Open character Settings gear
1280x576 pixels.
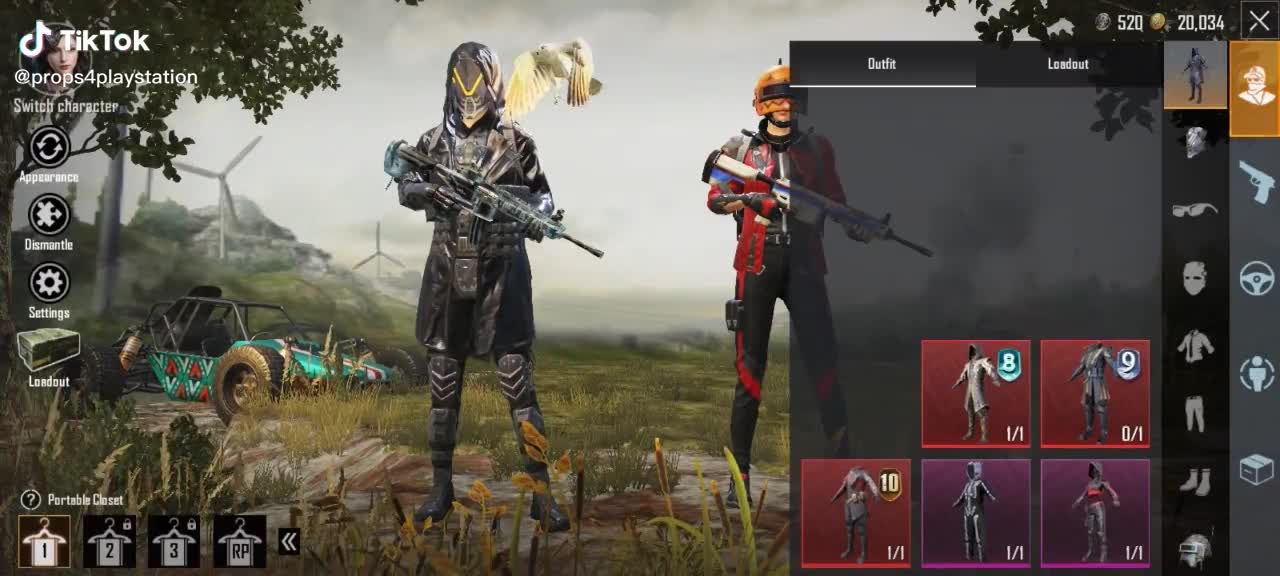point(49,284)
